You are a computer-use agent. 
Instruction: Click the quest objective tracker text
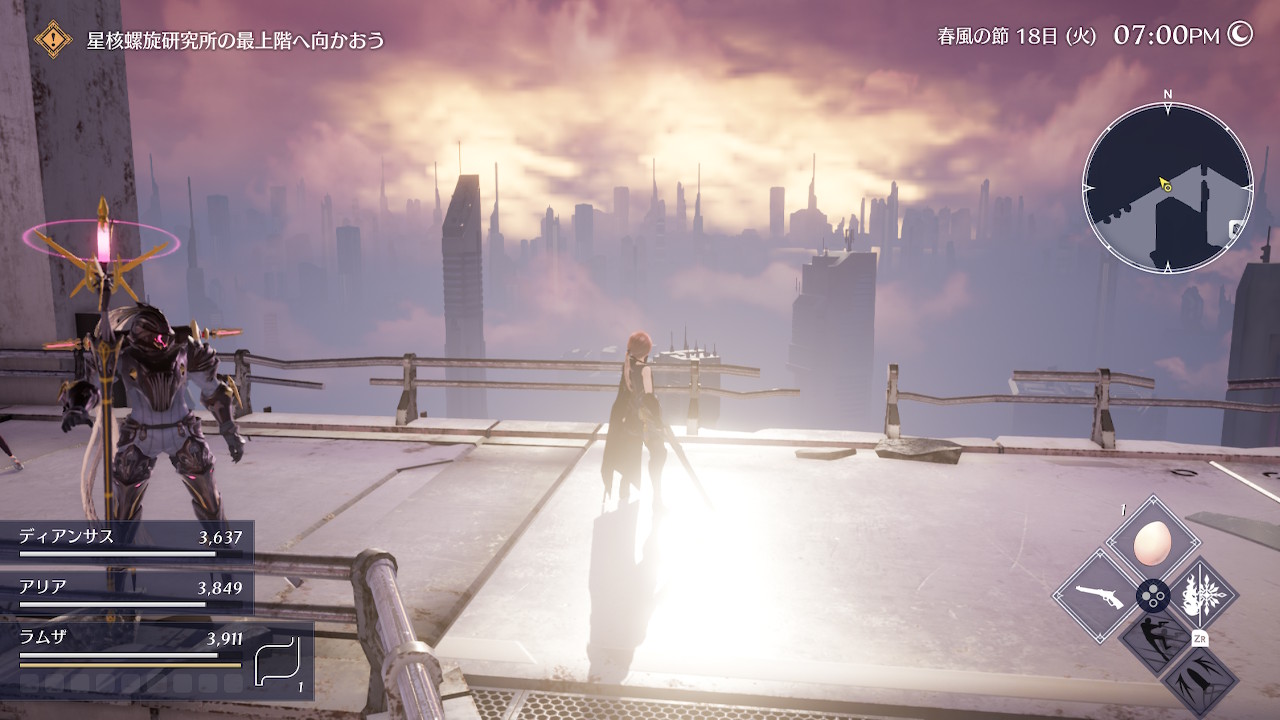pyautogui.click(x=236, y=41)
